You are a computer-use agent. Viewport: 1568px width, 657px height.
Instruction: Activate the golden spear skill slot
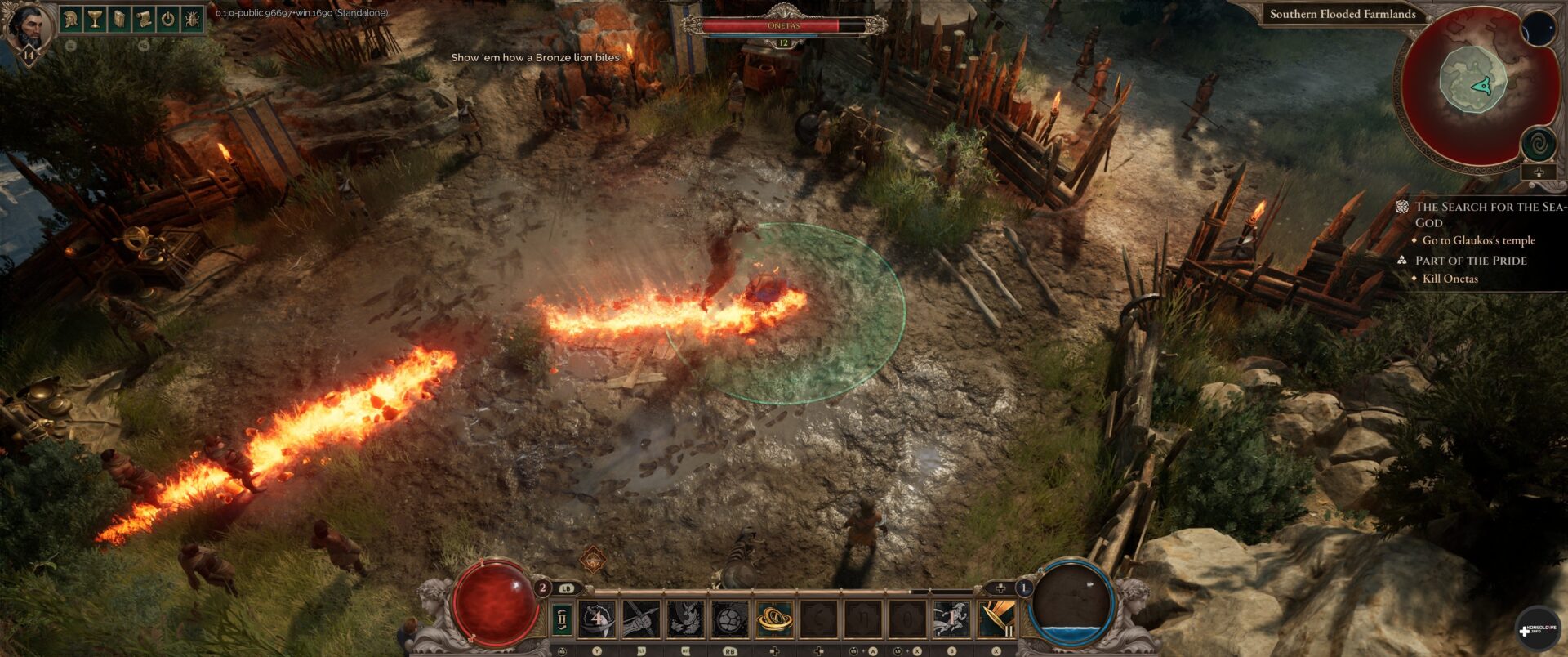pos(996,619)
